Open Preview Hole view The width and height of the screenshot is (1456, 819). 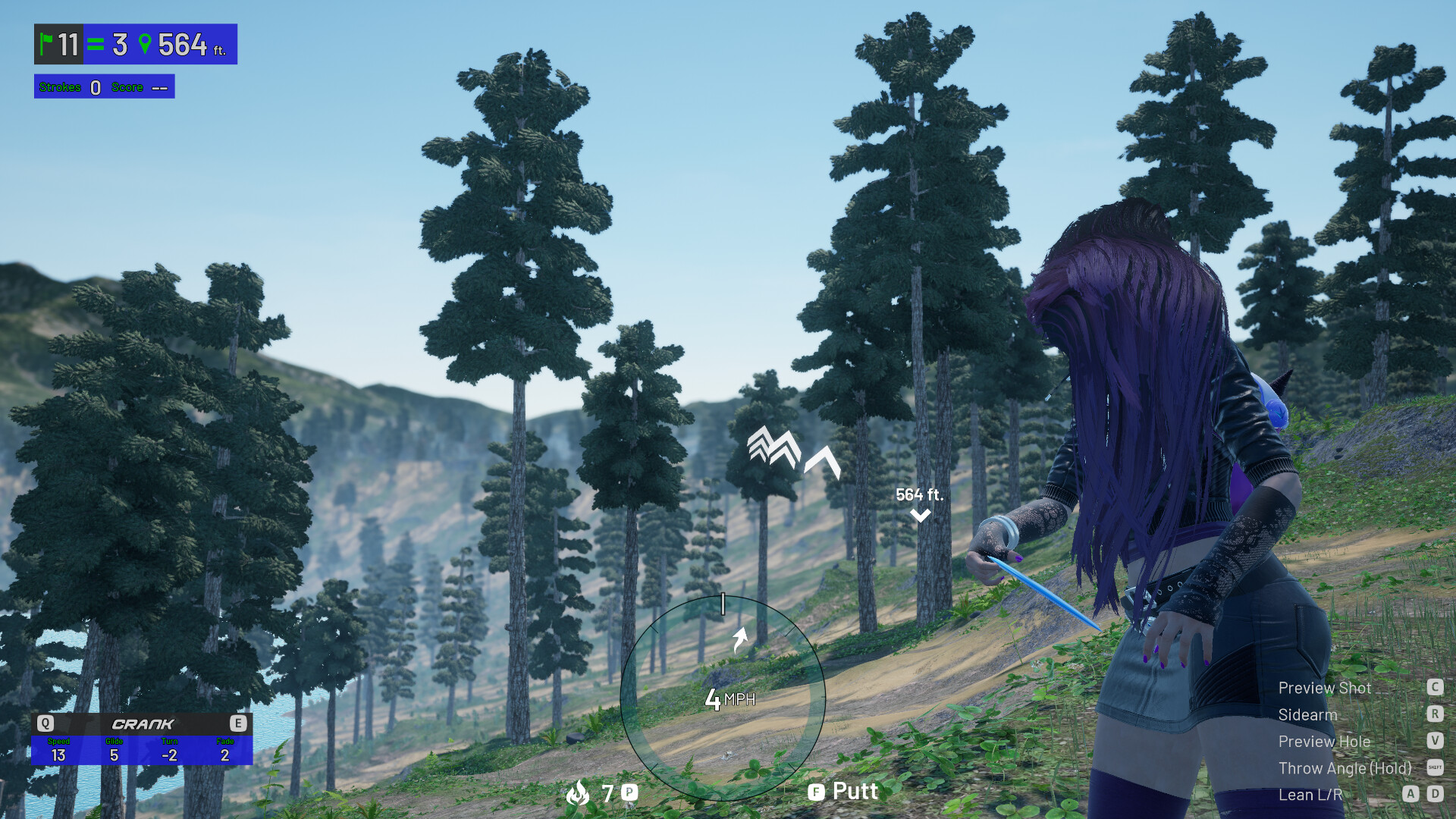[x=1324, y=742]
